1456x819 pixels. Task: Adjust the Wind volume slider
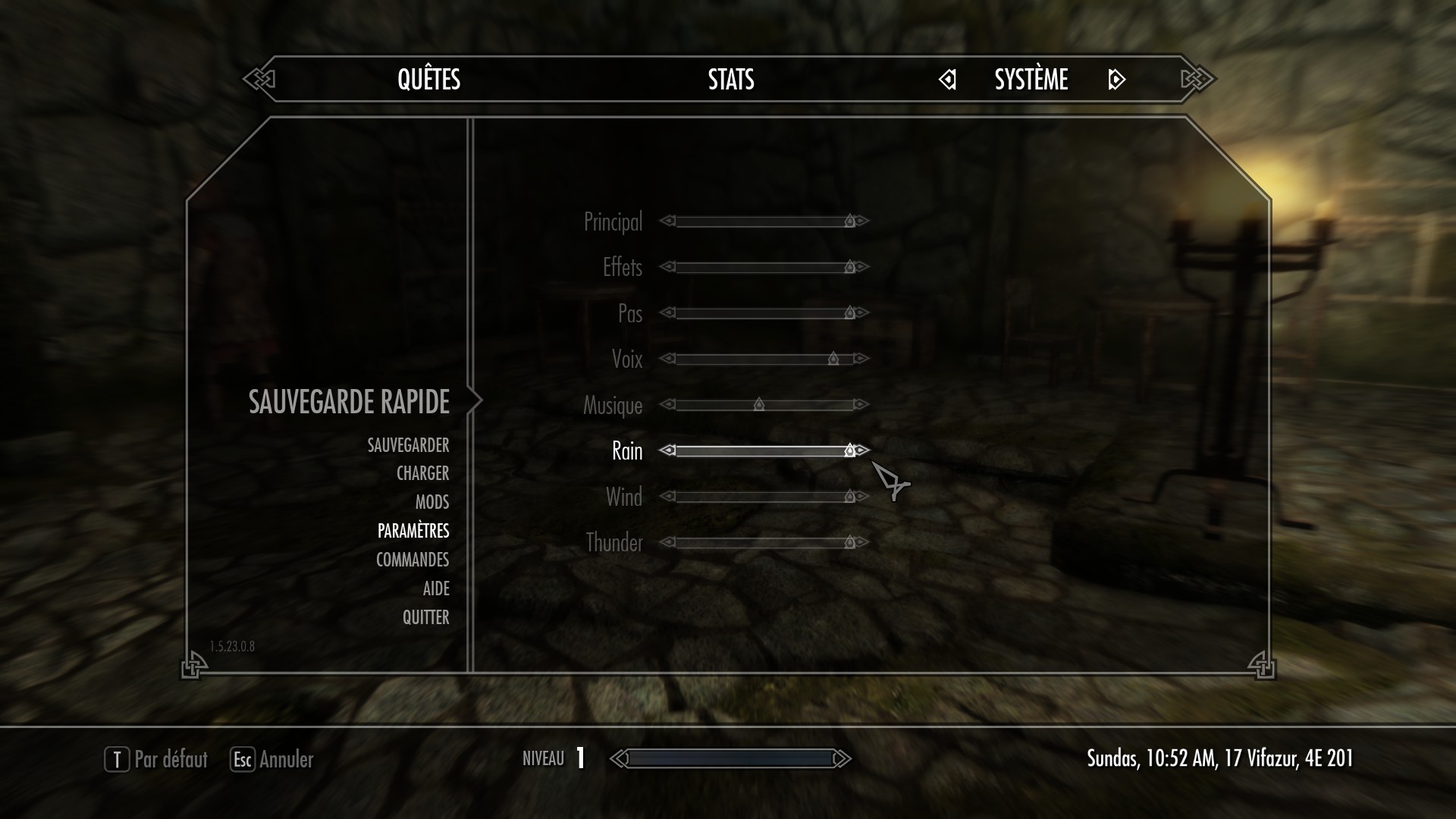[764, 497]
